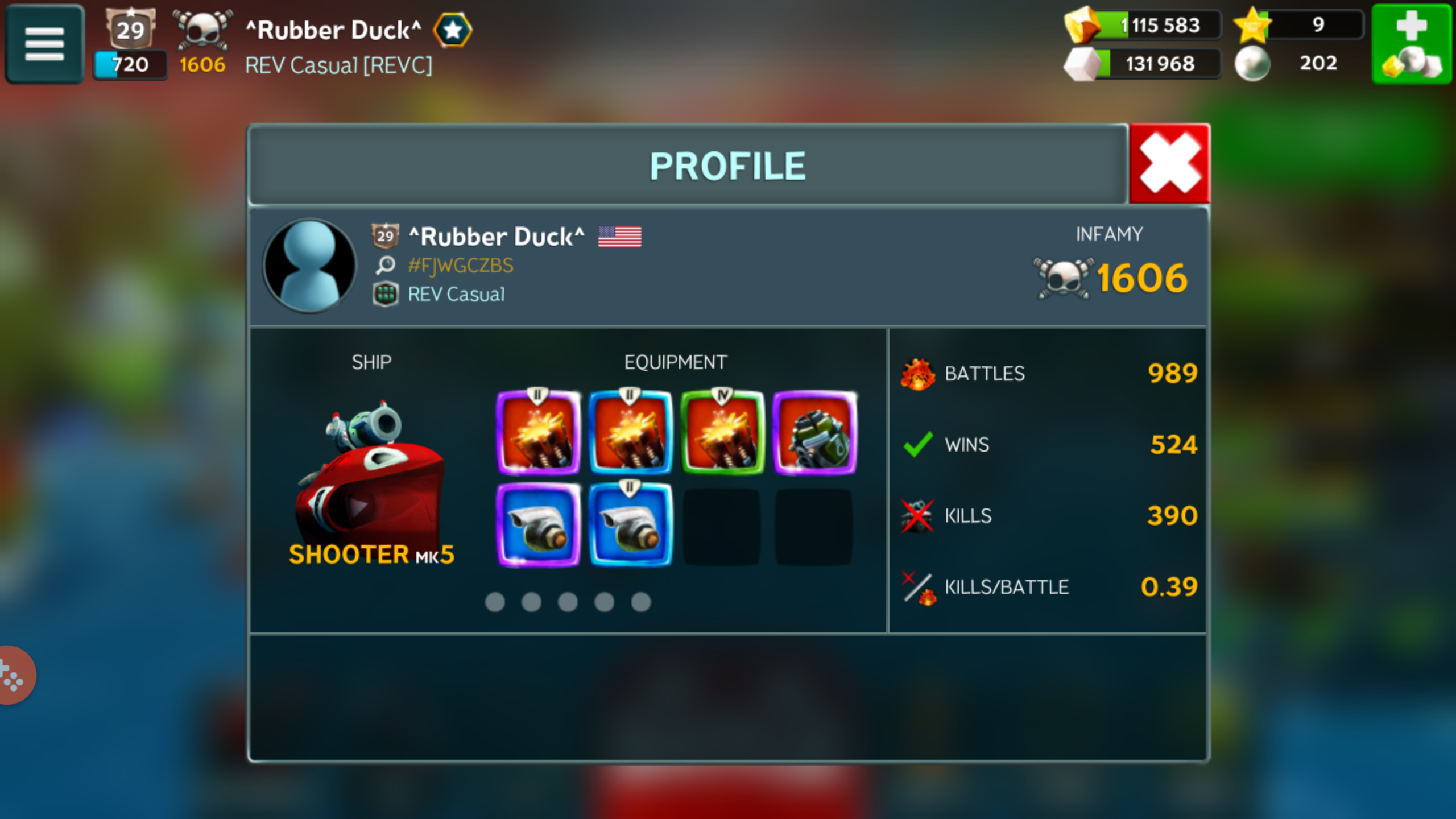
Task: Tap the profile avatar picture
Action: 309,266
